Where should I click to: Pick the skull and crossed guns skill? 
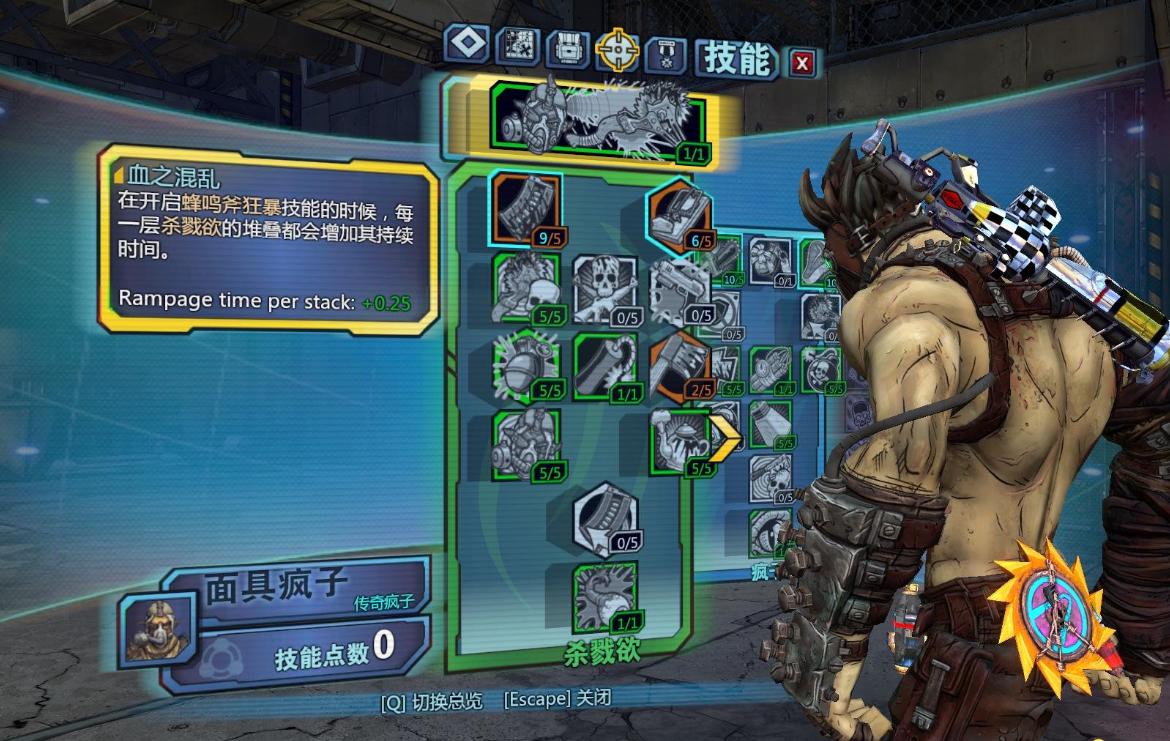point(605,287)
